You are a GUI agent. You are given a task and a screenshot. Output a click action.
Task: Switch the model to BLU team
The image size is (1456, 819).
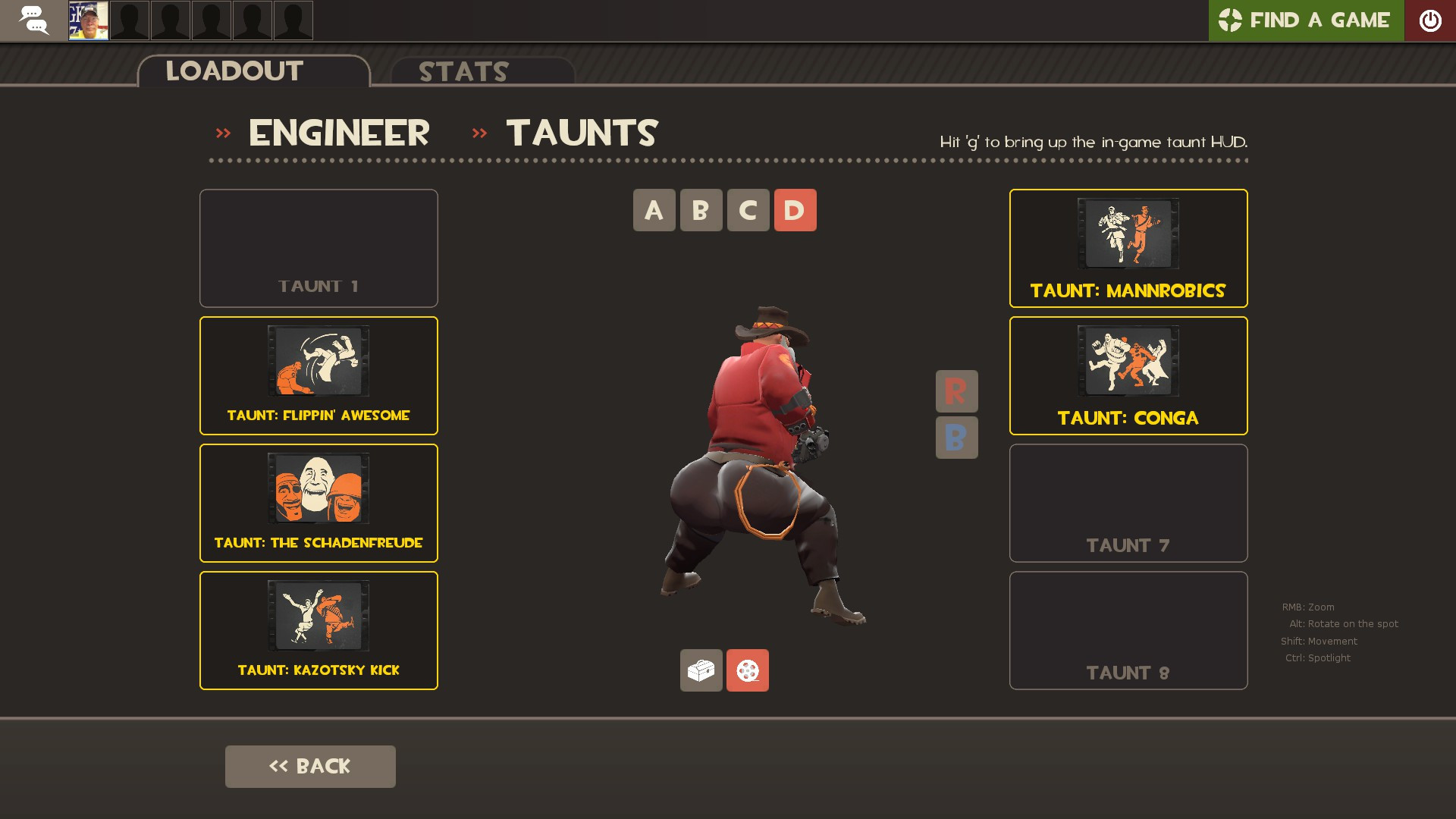[956, 438]
